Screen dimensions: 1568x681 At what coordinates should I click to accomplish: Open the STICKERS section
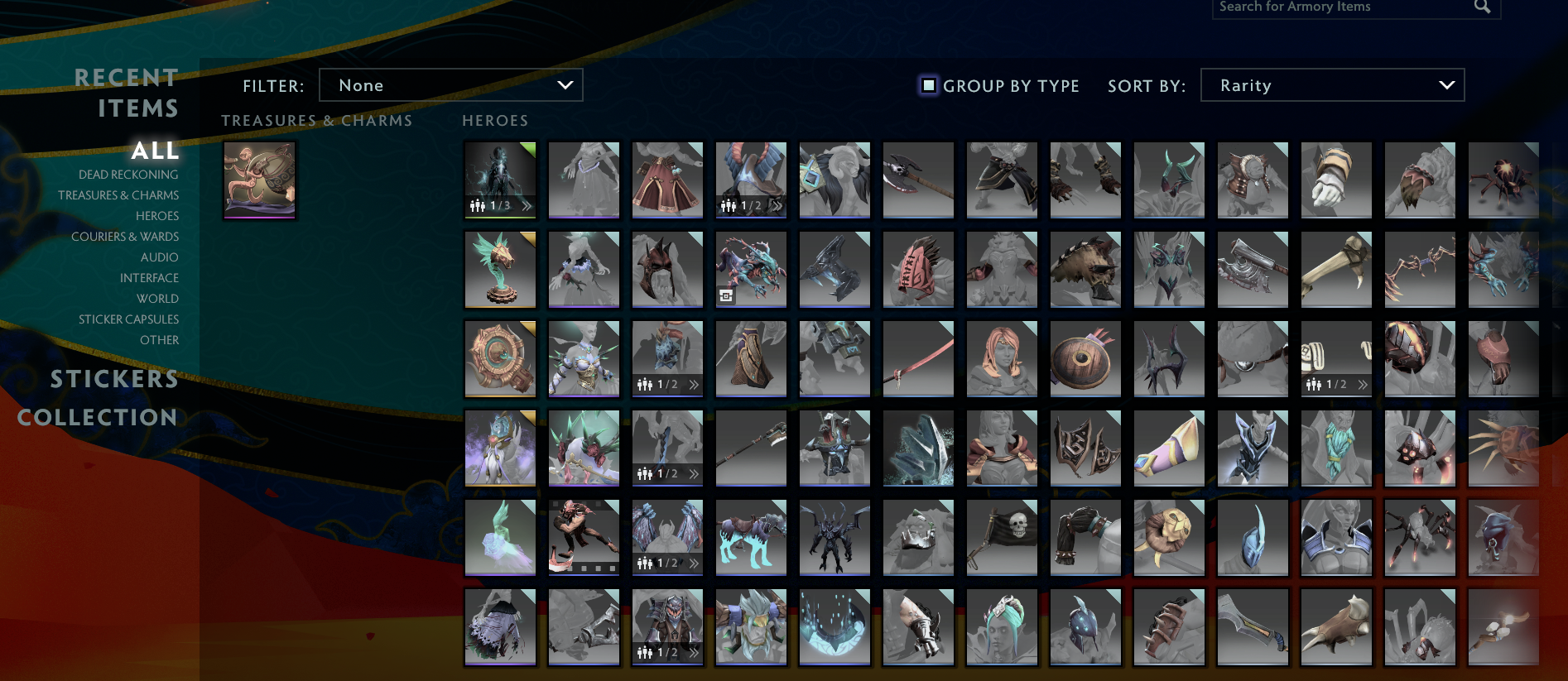[x=113, y=379]
